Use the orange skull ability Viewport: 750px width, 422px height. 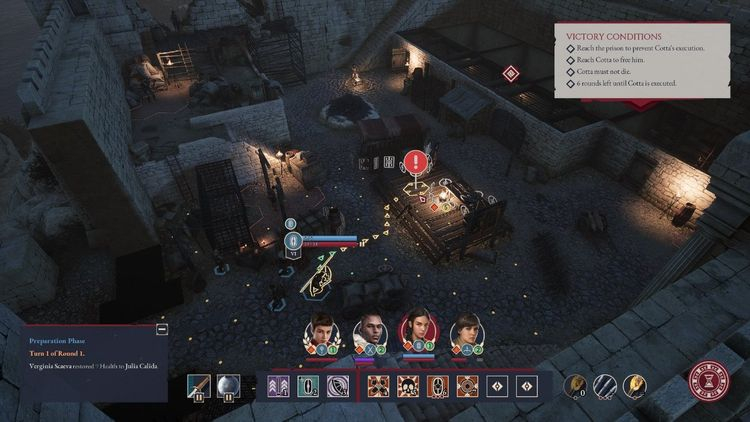(x=408, y=386)
